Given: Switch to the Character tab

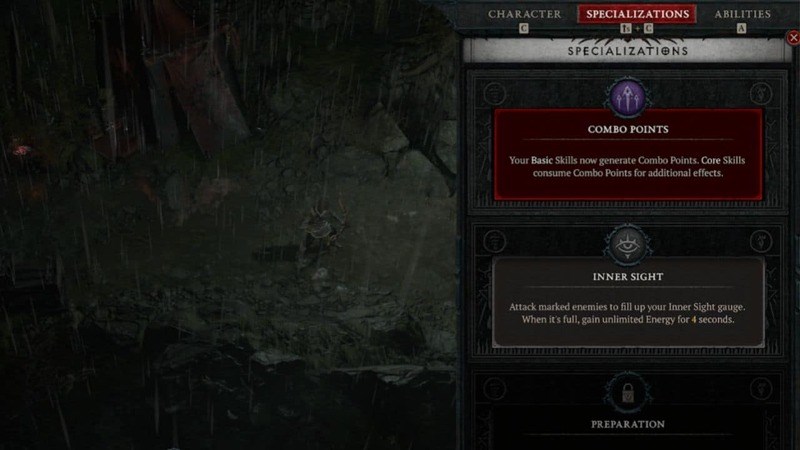Looking at the screenshot, I should point(524,14).
